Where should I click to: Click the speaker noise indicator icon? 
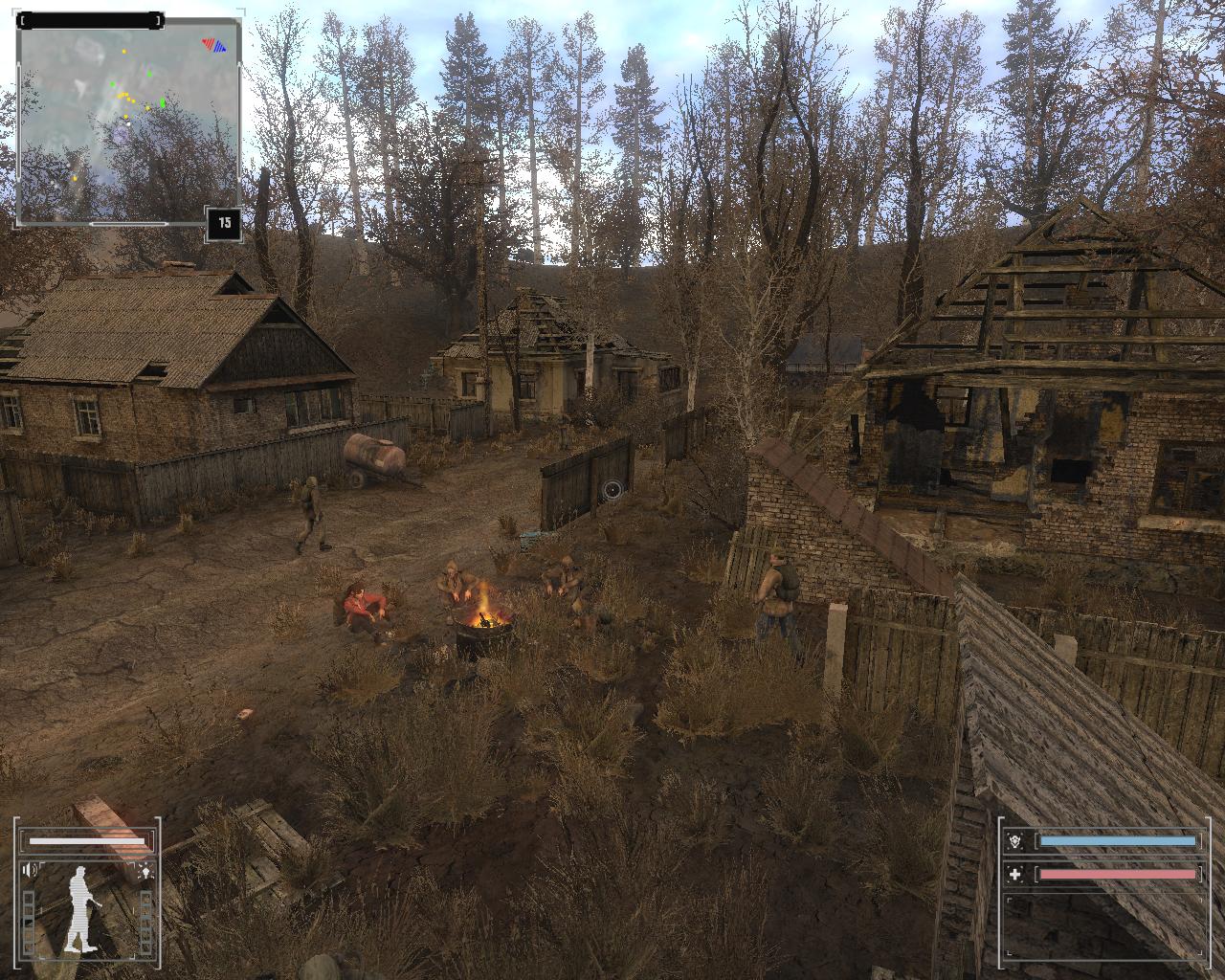32,870
